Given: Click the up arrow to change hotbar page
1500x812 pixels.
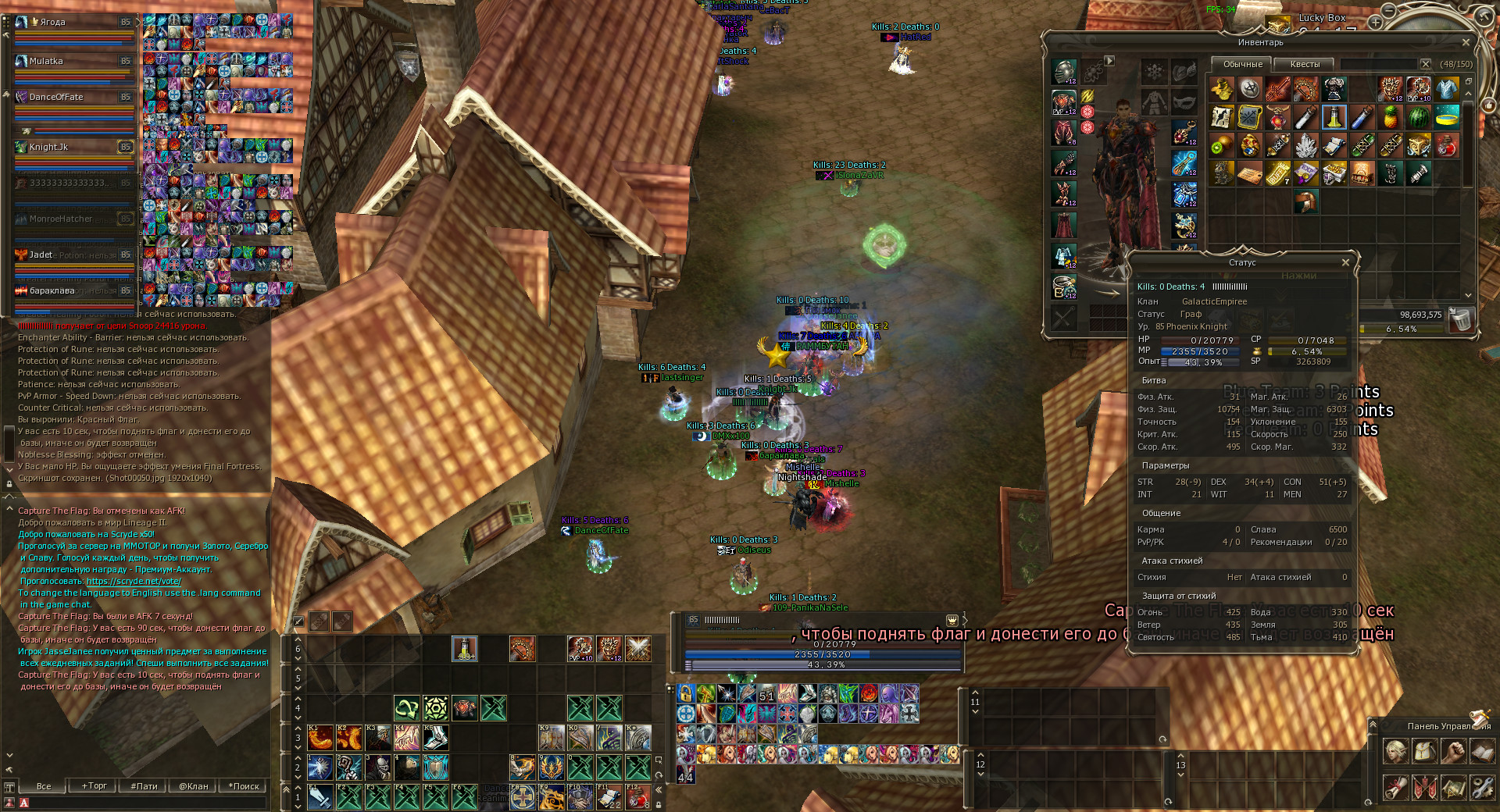Looking at the screenshot, I should [x=298, y=785].
